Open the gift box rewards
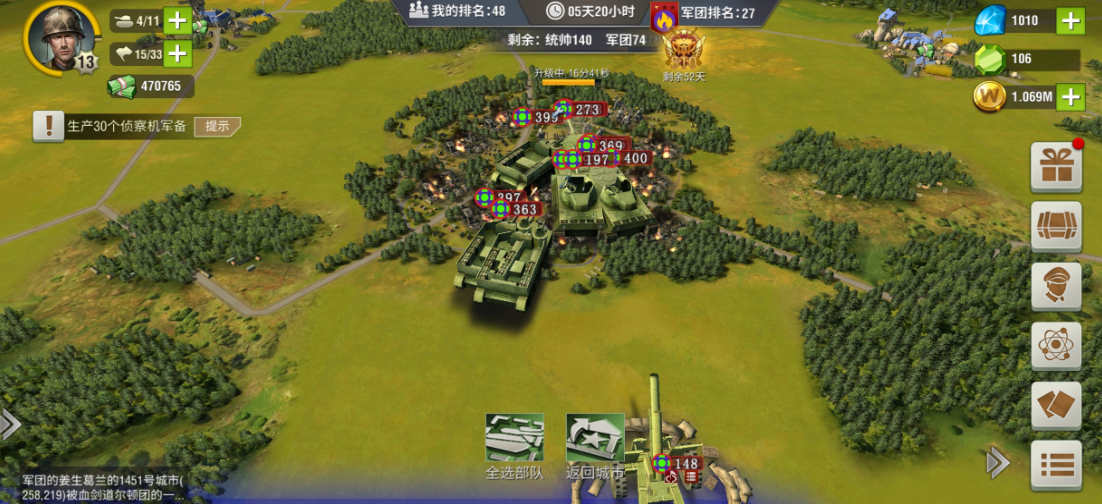The height and width of the screenshot is (504, 1102). coord(1056,167)
